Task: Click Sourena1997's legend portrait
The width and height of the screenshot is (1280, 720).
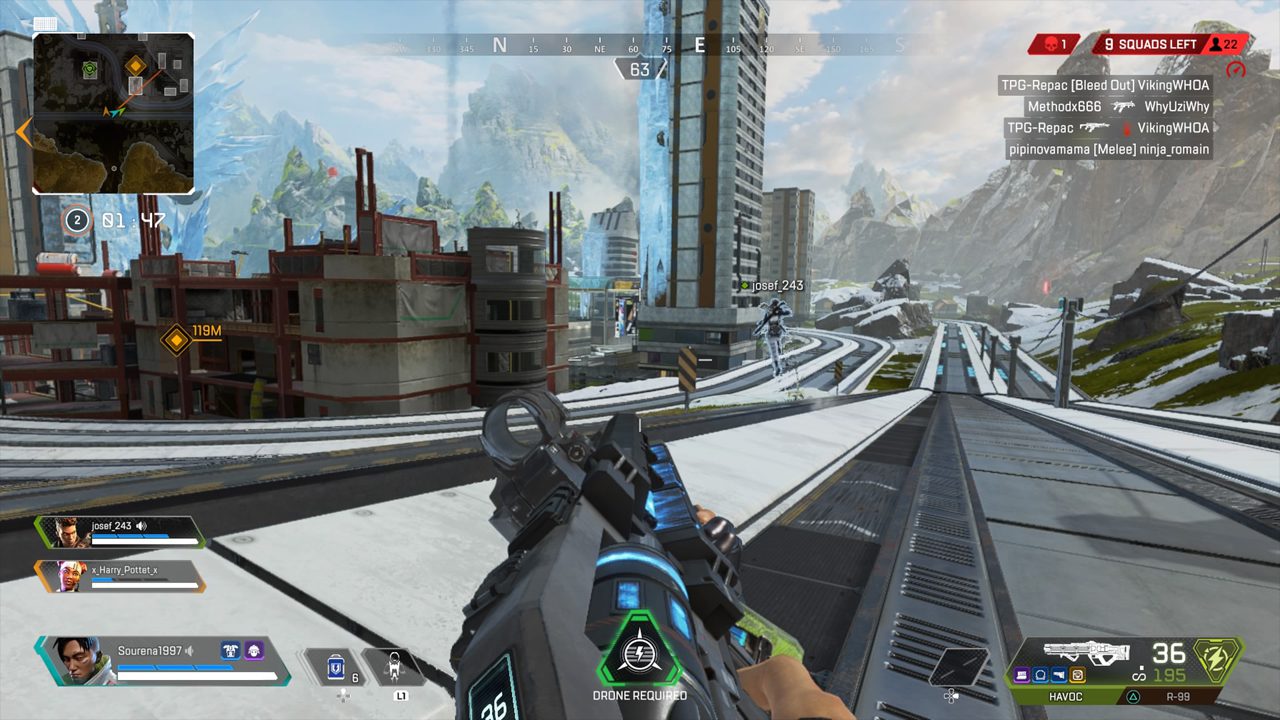Action: tap(71, 661)
